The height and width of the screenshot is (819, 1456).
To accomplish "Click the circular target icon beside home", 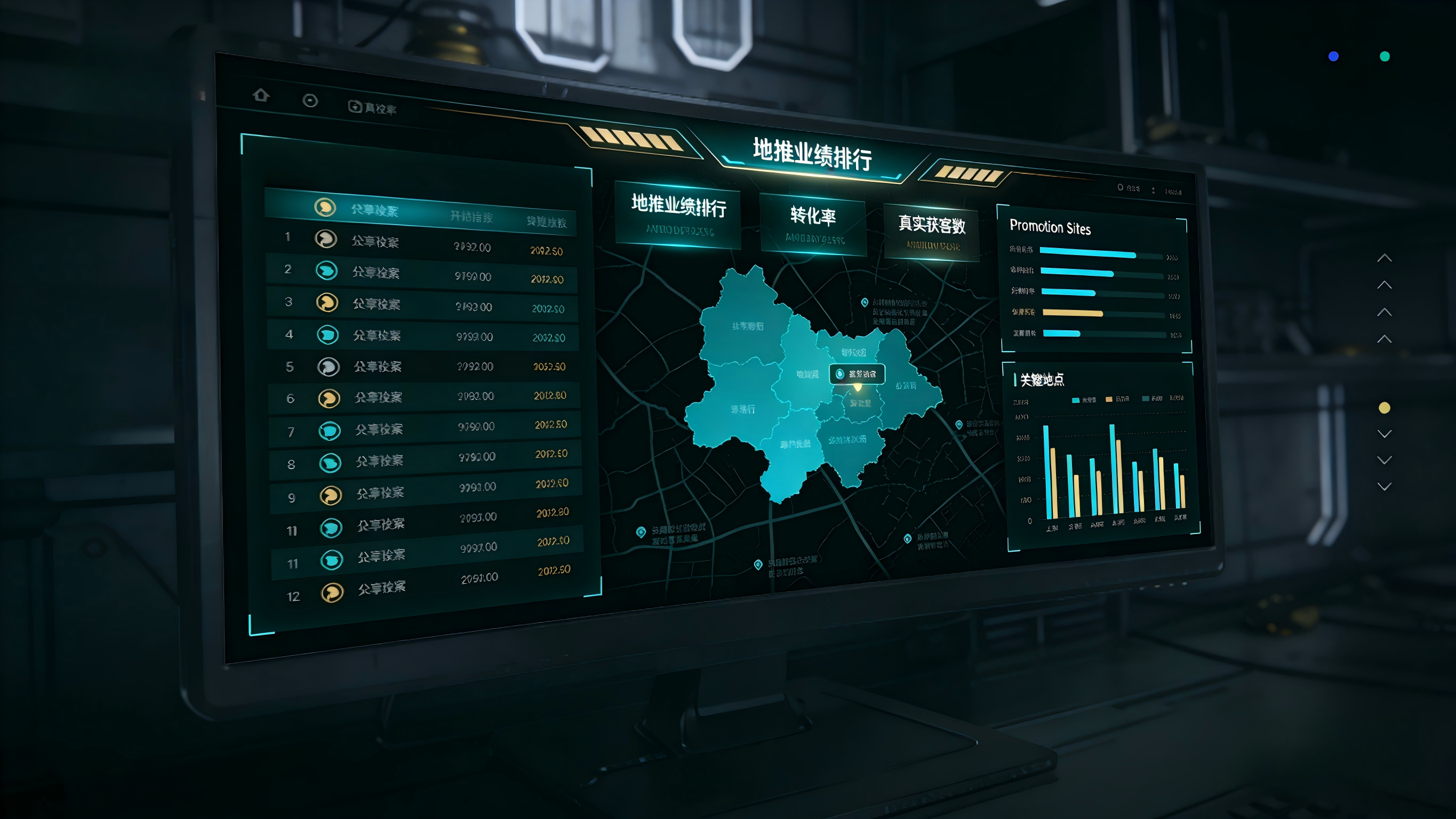I will (x=310, y=101).
